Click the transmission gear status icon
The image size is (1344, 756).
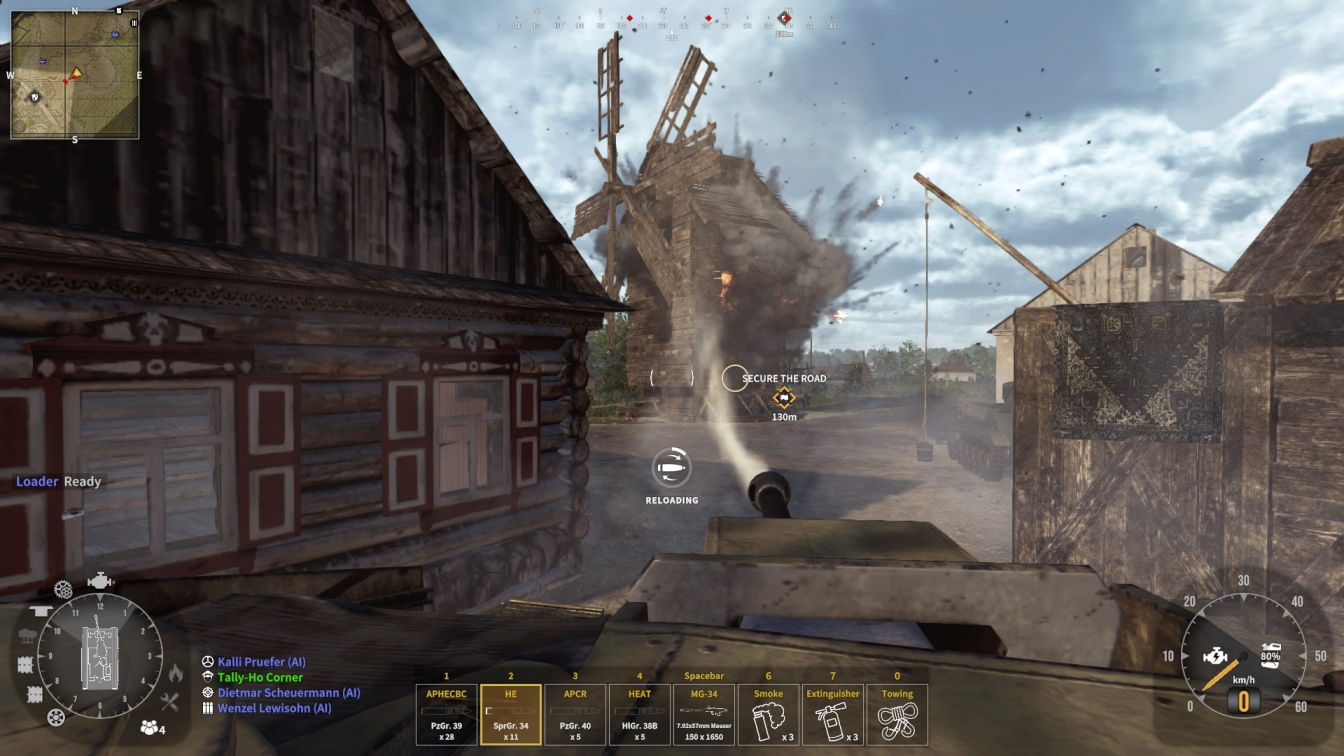point(63,589)
